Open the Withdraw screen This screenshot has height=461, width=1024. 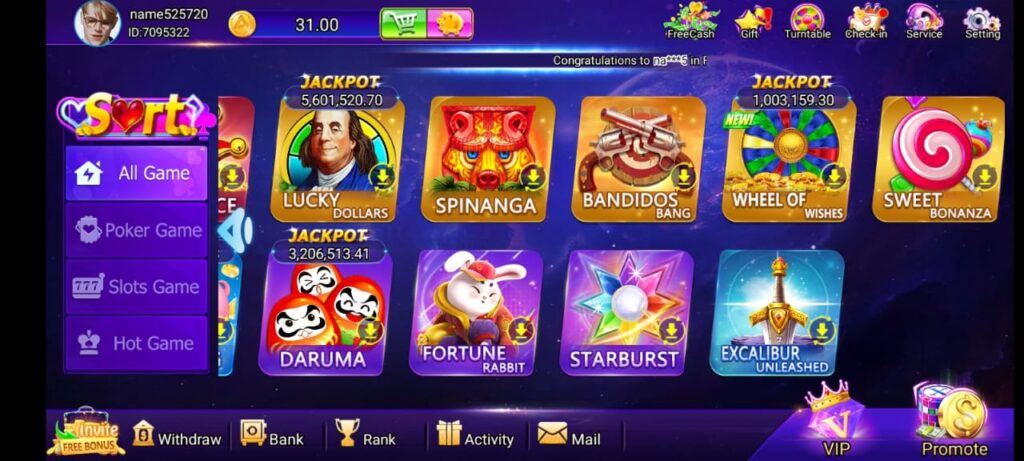(176, 437)
